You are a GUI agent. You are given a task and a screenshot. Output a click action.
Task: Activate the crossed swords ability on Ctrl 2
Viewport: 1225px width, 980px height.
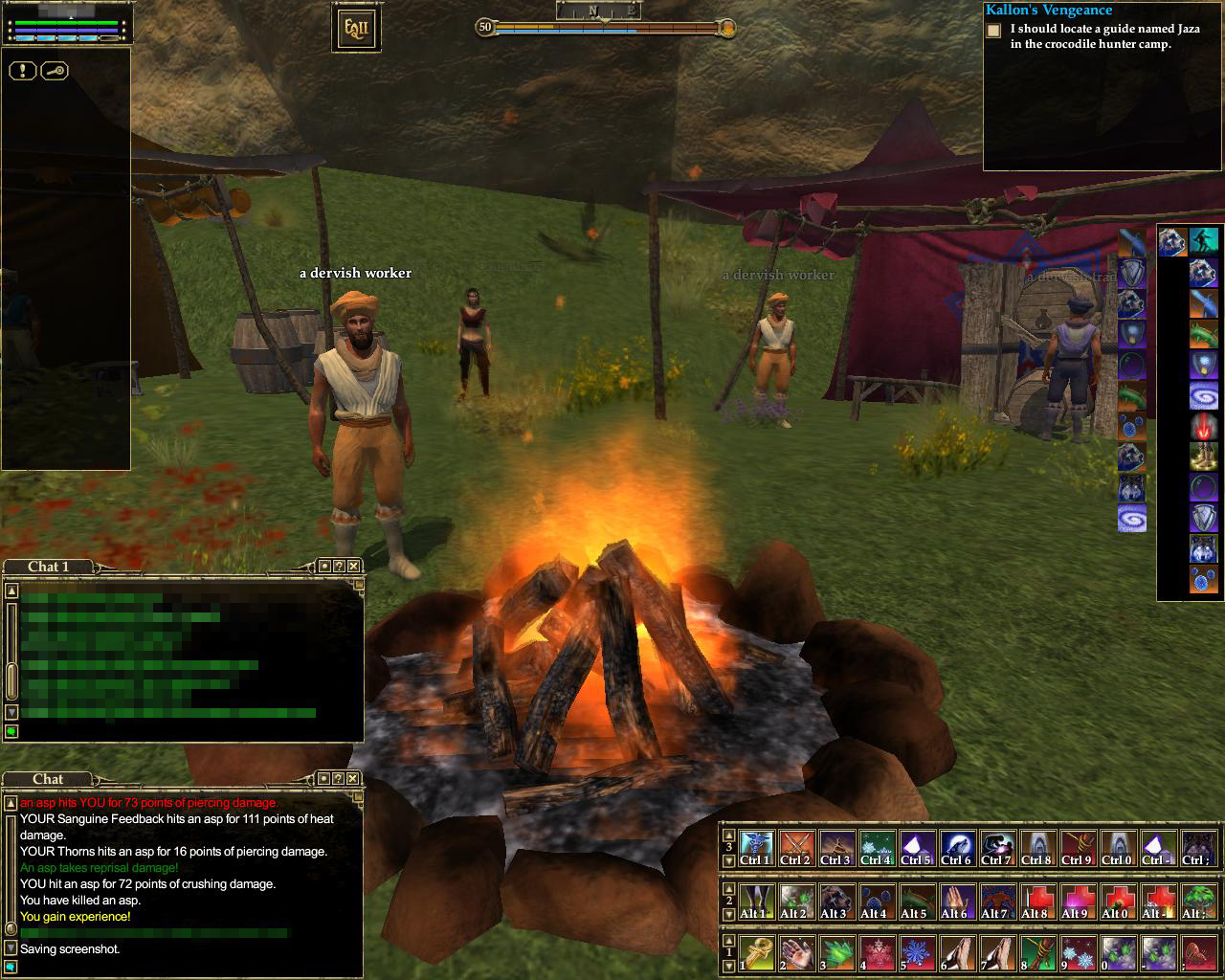pos(794,847)
